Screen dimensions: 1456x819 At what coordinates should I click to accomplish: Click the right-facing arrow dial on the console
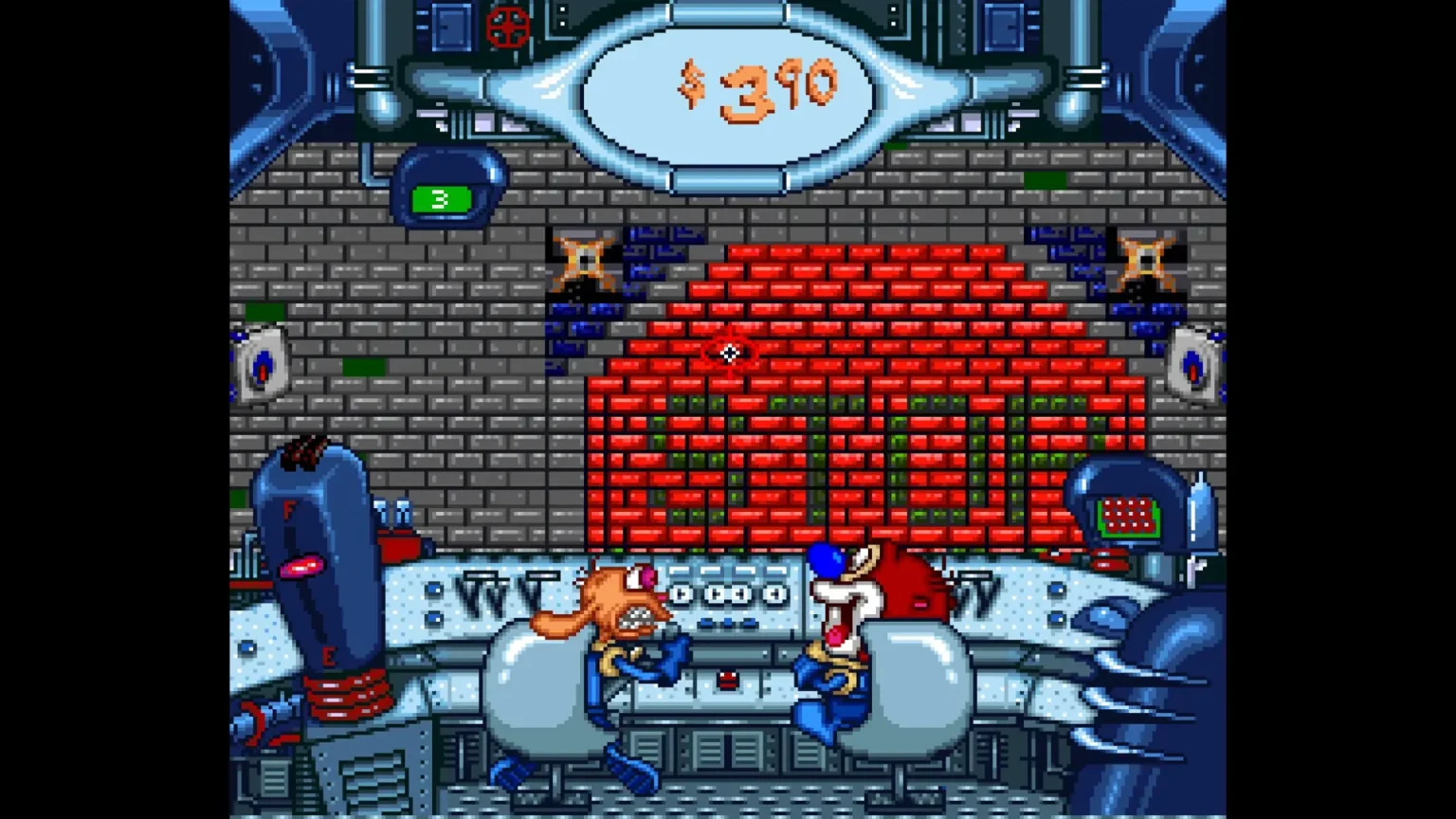pos(680,595)
